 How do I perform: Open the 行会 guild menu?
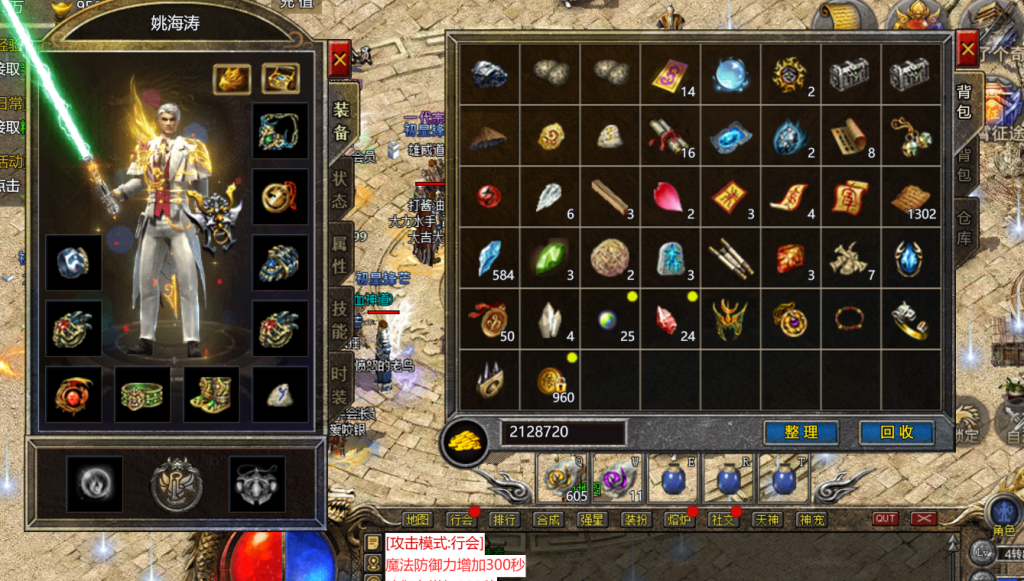click(460, 519)
